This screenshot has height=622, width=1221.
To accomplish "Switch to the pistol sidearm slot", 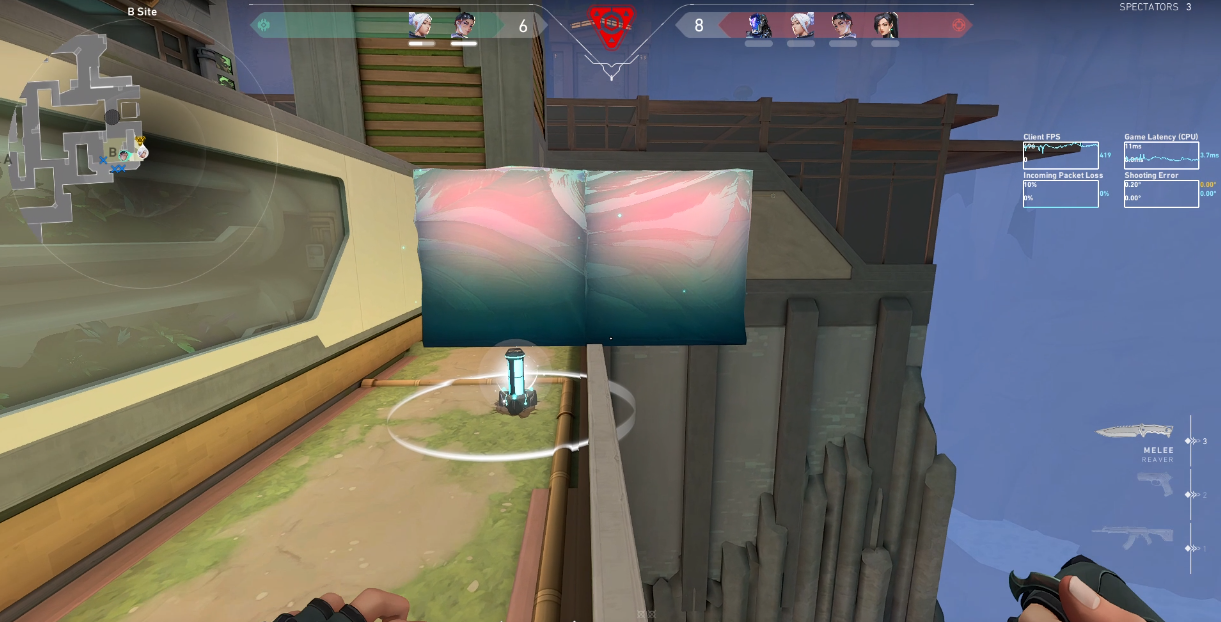I will click(x=1153, y=484).
